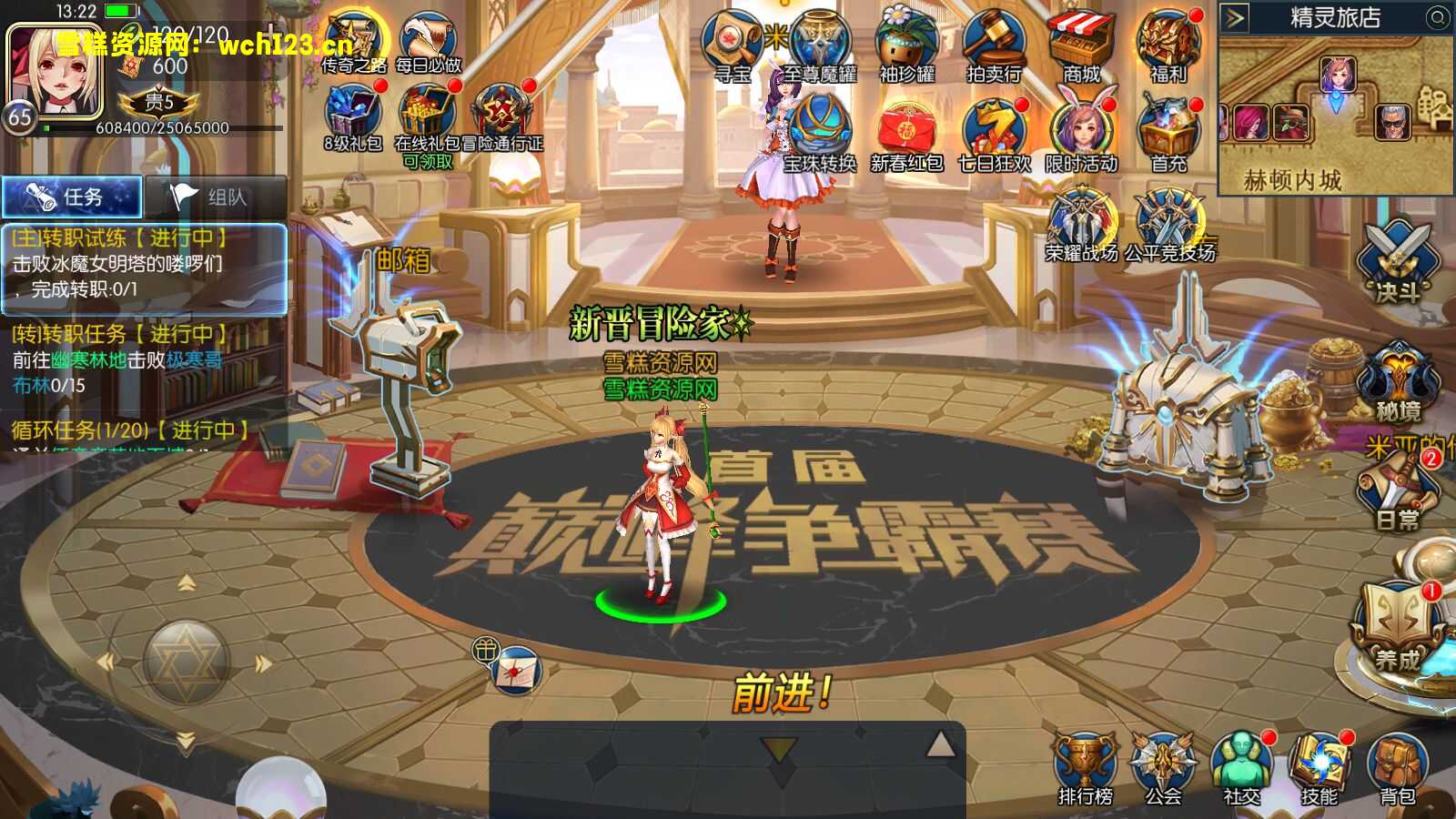
Task: Open the 秘境 secret realm button
Action: tap(1397, 382)
